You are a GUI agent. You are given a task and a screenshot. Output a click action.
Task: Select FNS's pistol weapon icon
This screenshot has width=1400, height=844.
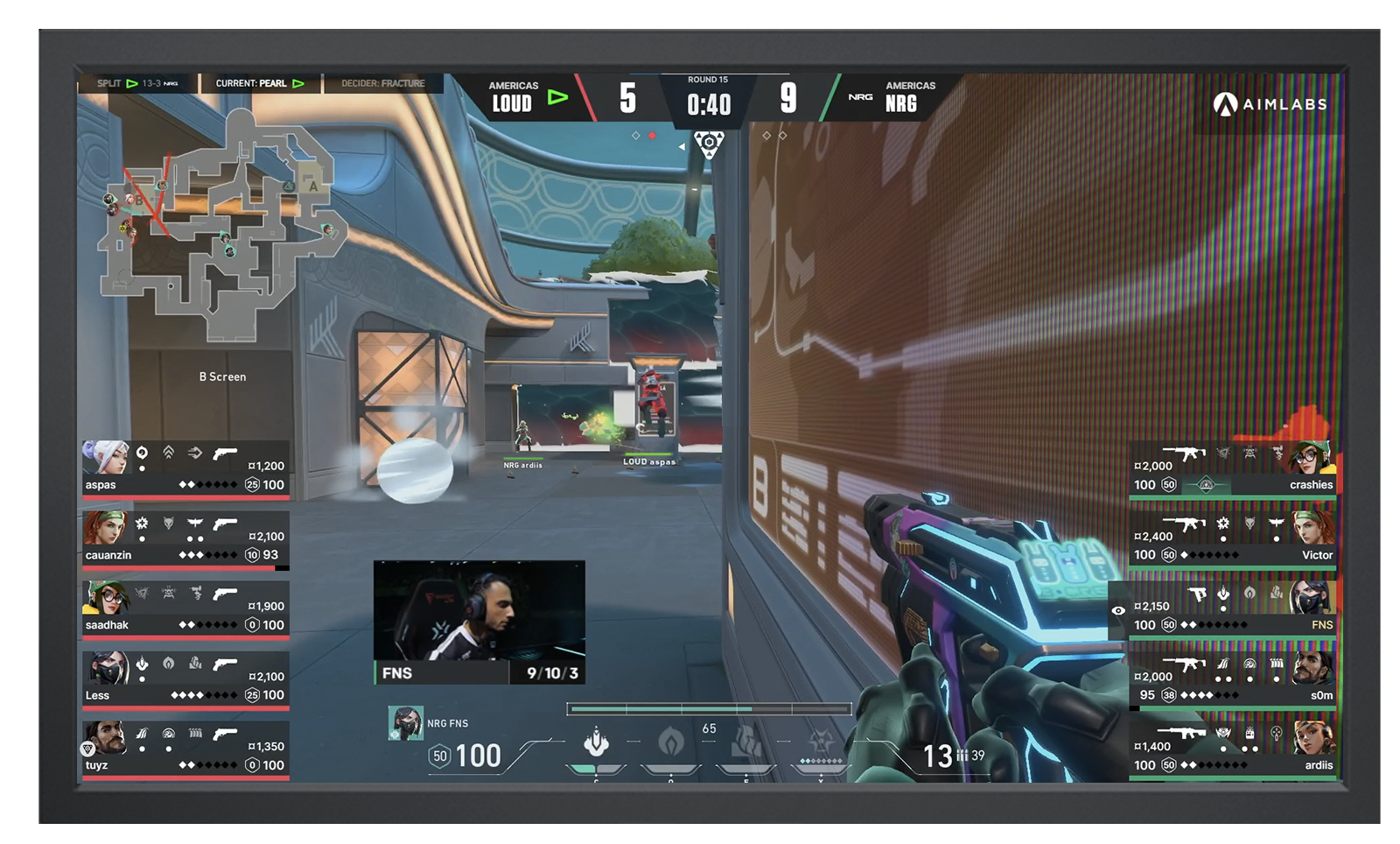pyautogui.click(x=1196, y=593)
